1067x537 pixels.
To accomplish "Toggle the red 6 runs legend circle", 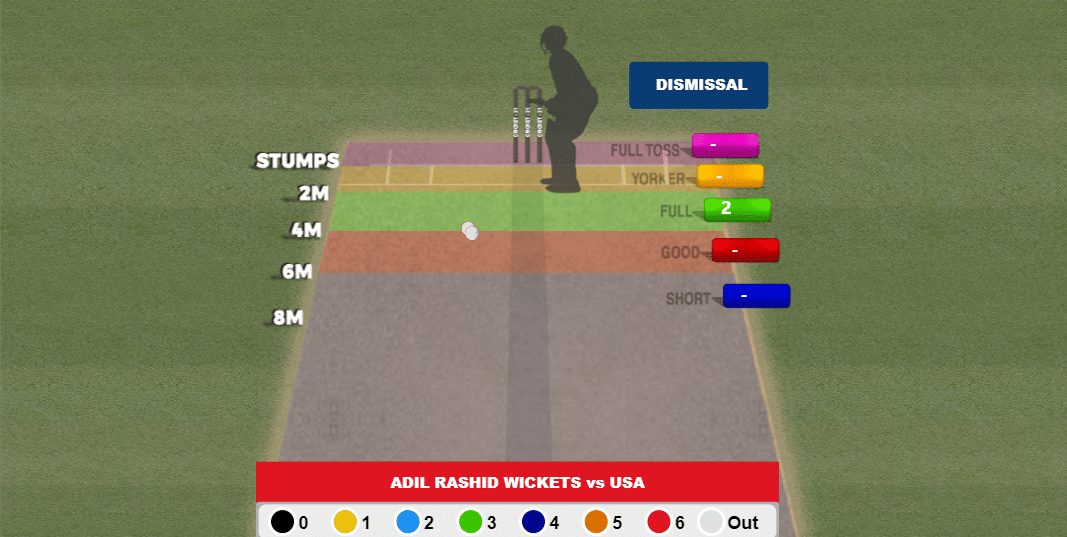I will pyautogui.click(x=658, y=522).
